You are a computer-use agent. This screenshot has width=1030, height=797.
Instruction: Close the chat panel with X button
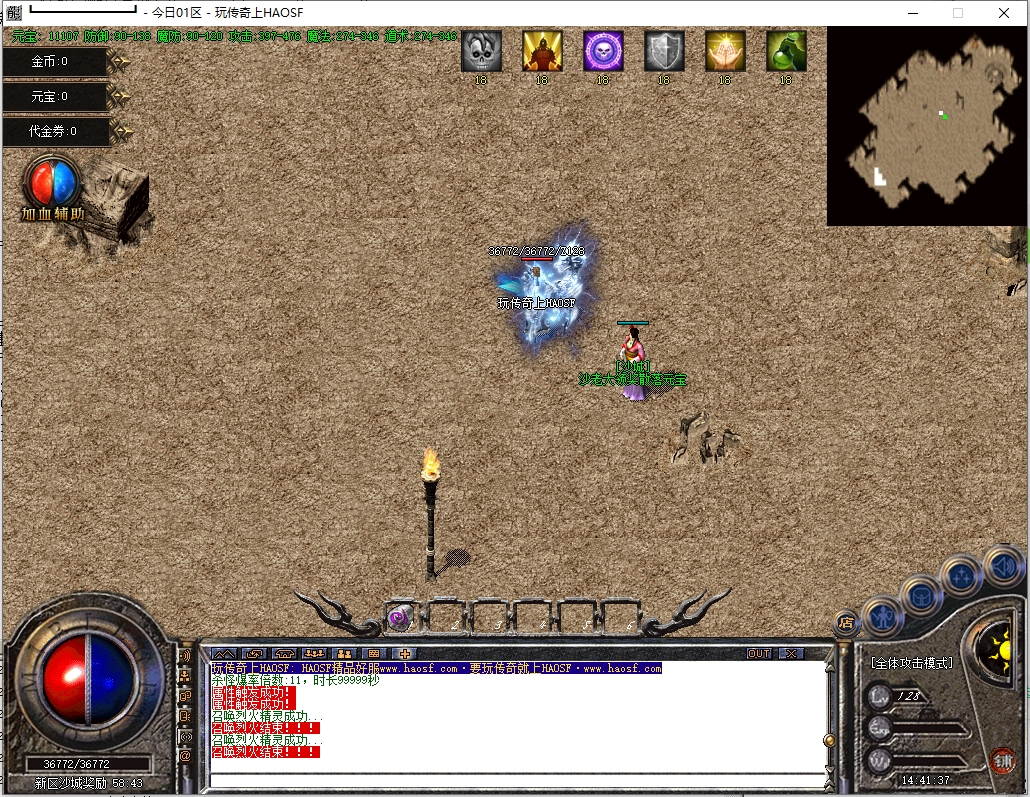[791, 654]
